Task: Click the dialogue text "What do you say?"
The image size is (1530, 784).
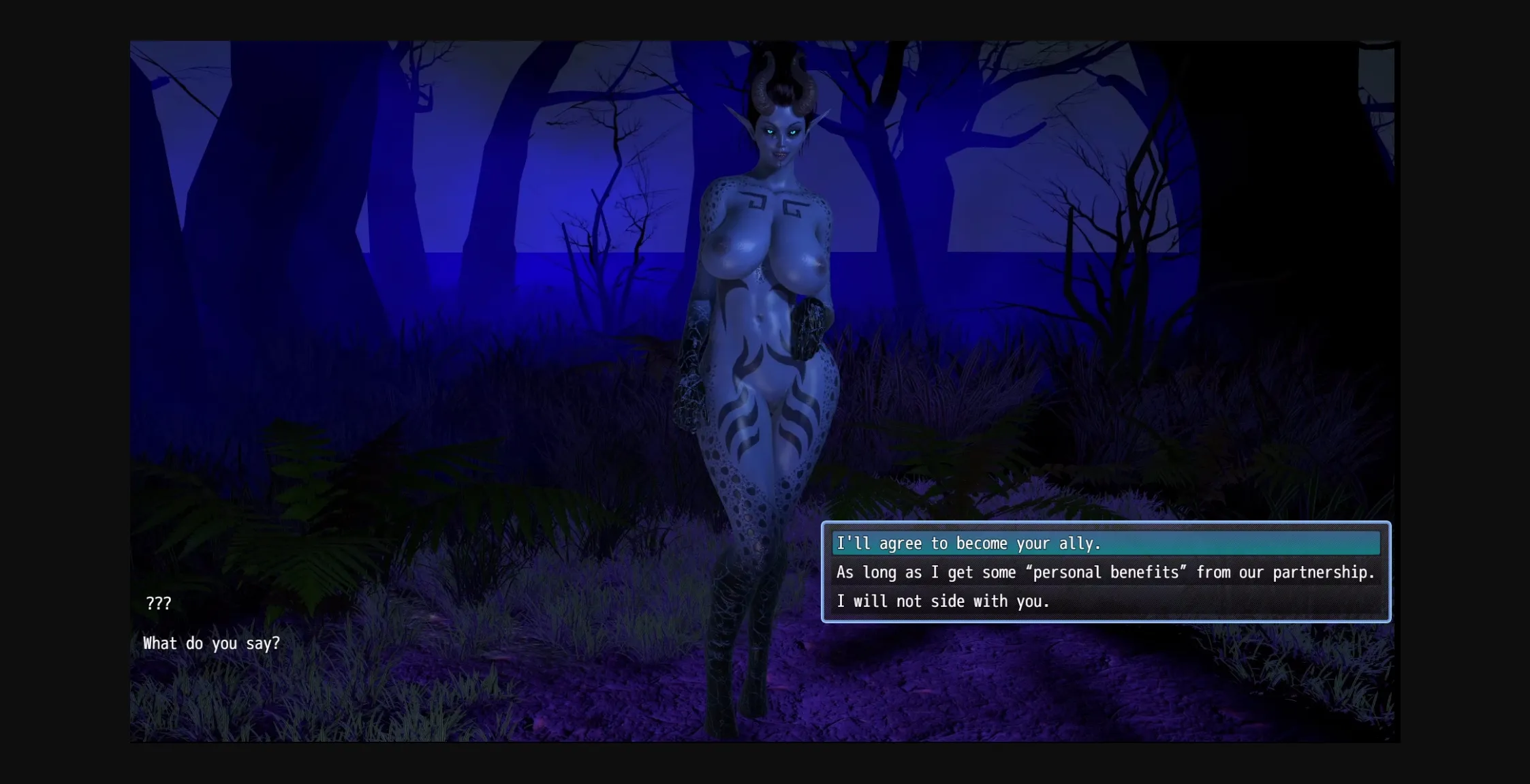Action: [x=212, y=642]
